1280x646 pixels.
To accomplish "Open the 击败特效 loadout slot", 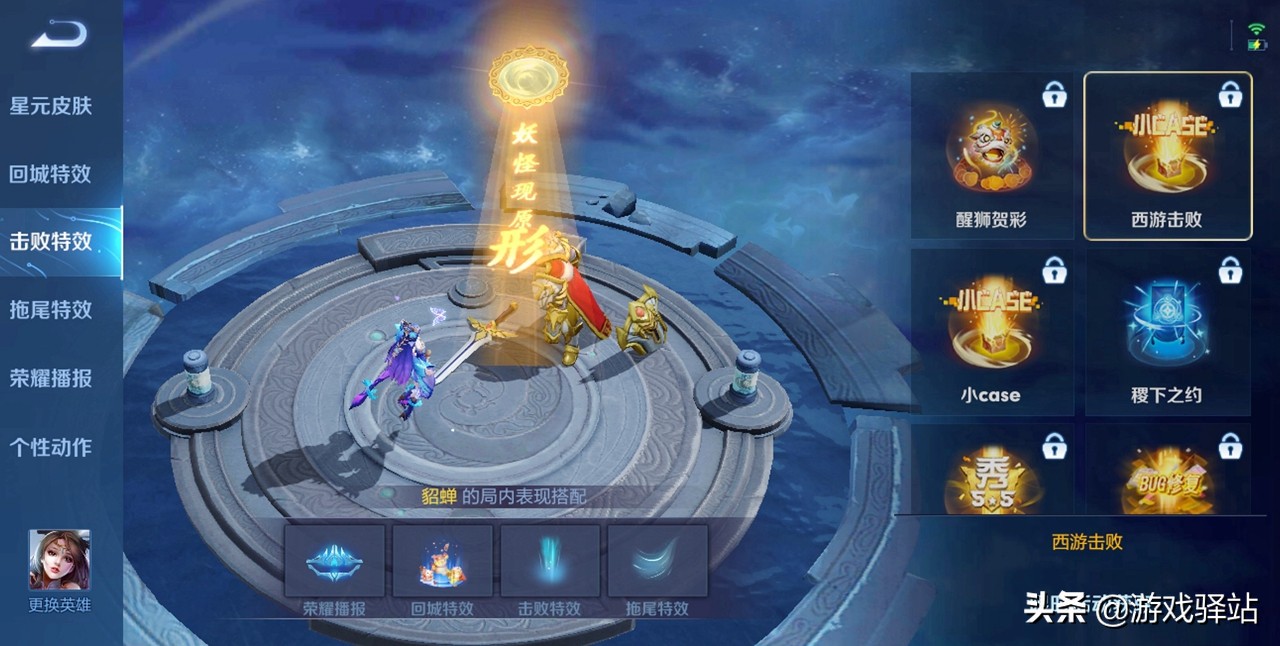I will (x=550, y=561).
